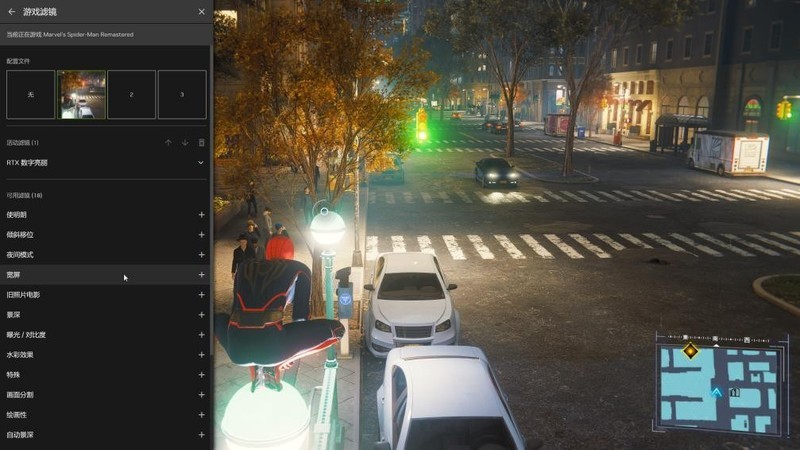
Task: Add the 倾斜移位 filter
Action: point(201,235)
